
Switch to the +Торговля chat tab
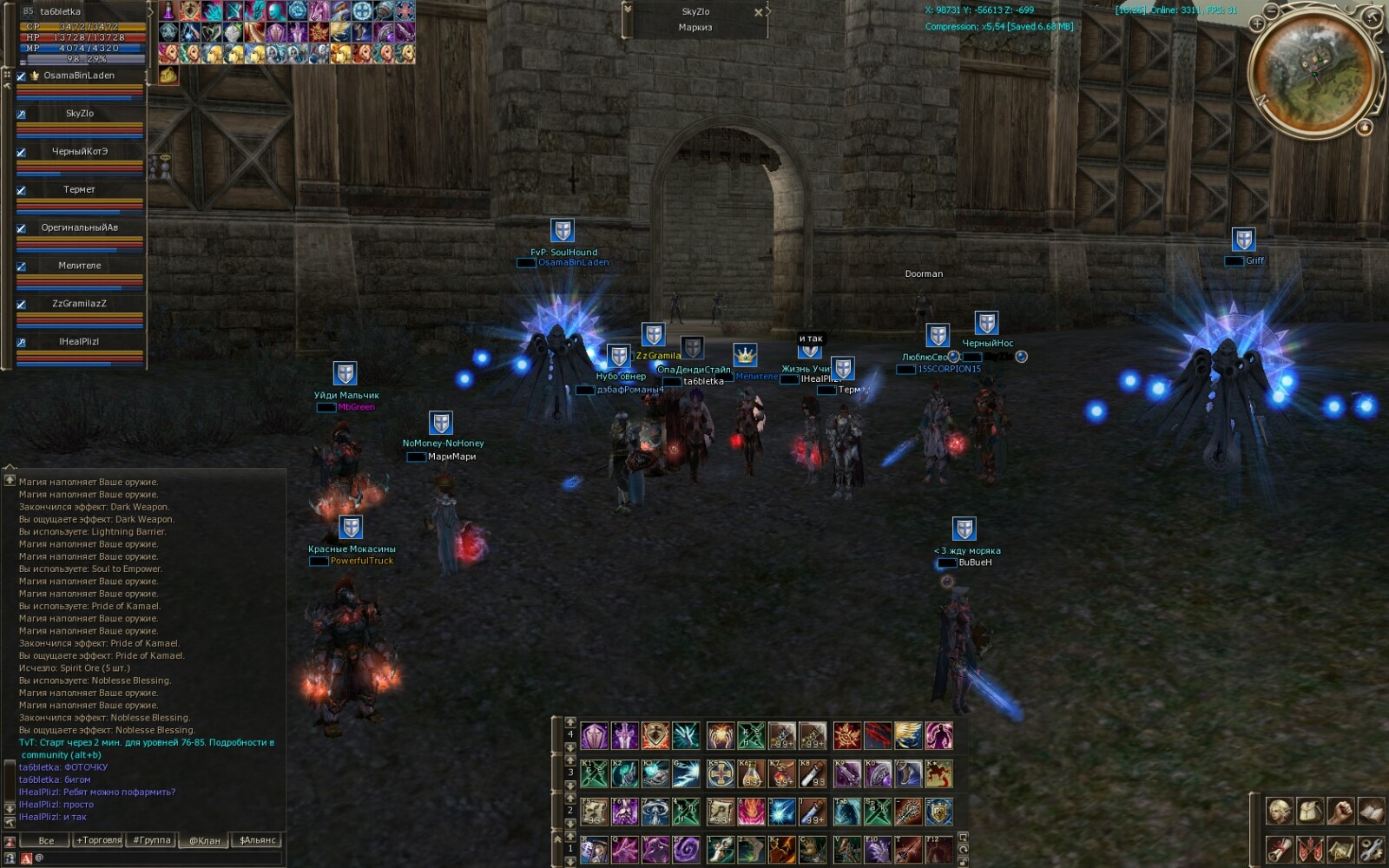click(99, 840)
